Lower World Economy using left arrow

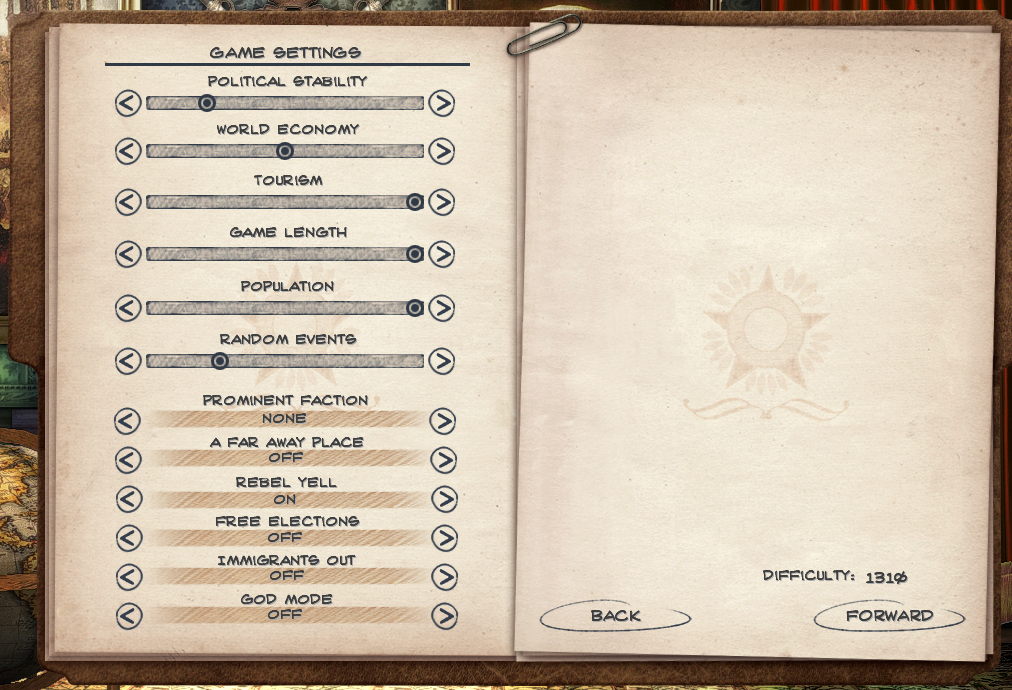click(x=128, y=151)
